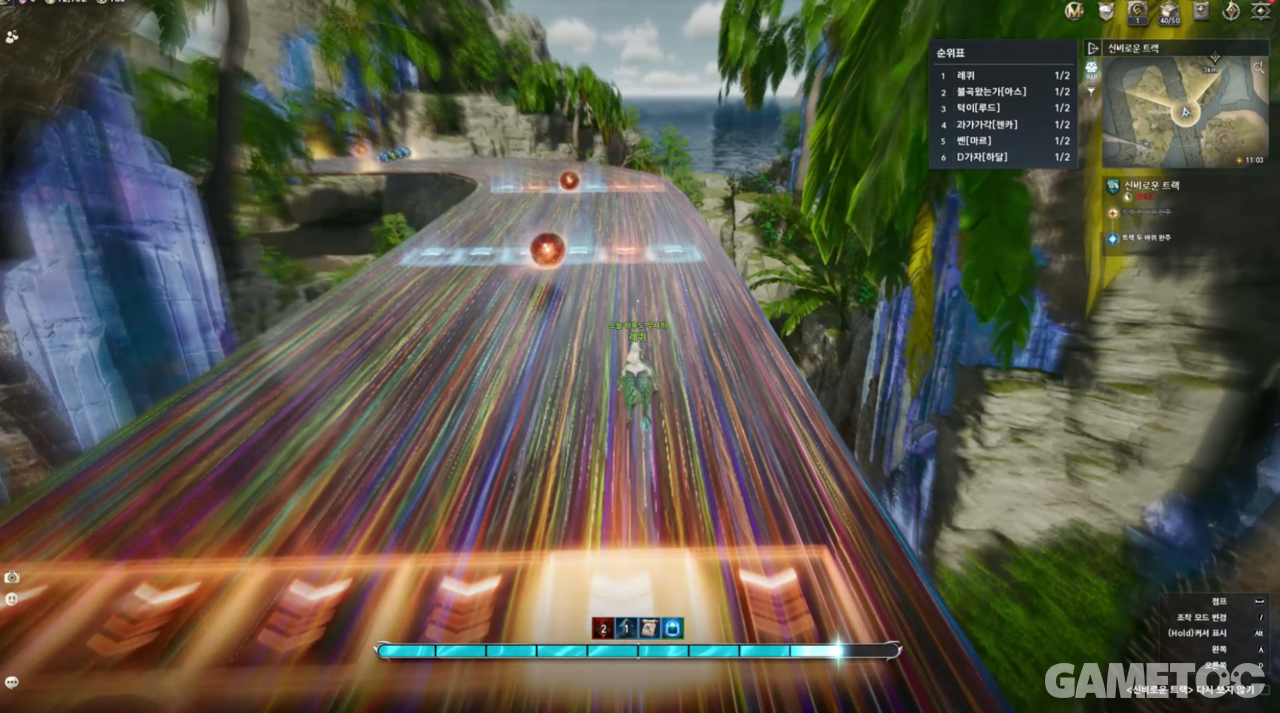Click the blue padlock status icon

pos(673,628)
